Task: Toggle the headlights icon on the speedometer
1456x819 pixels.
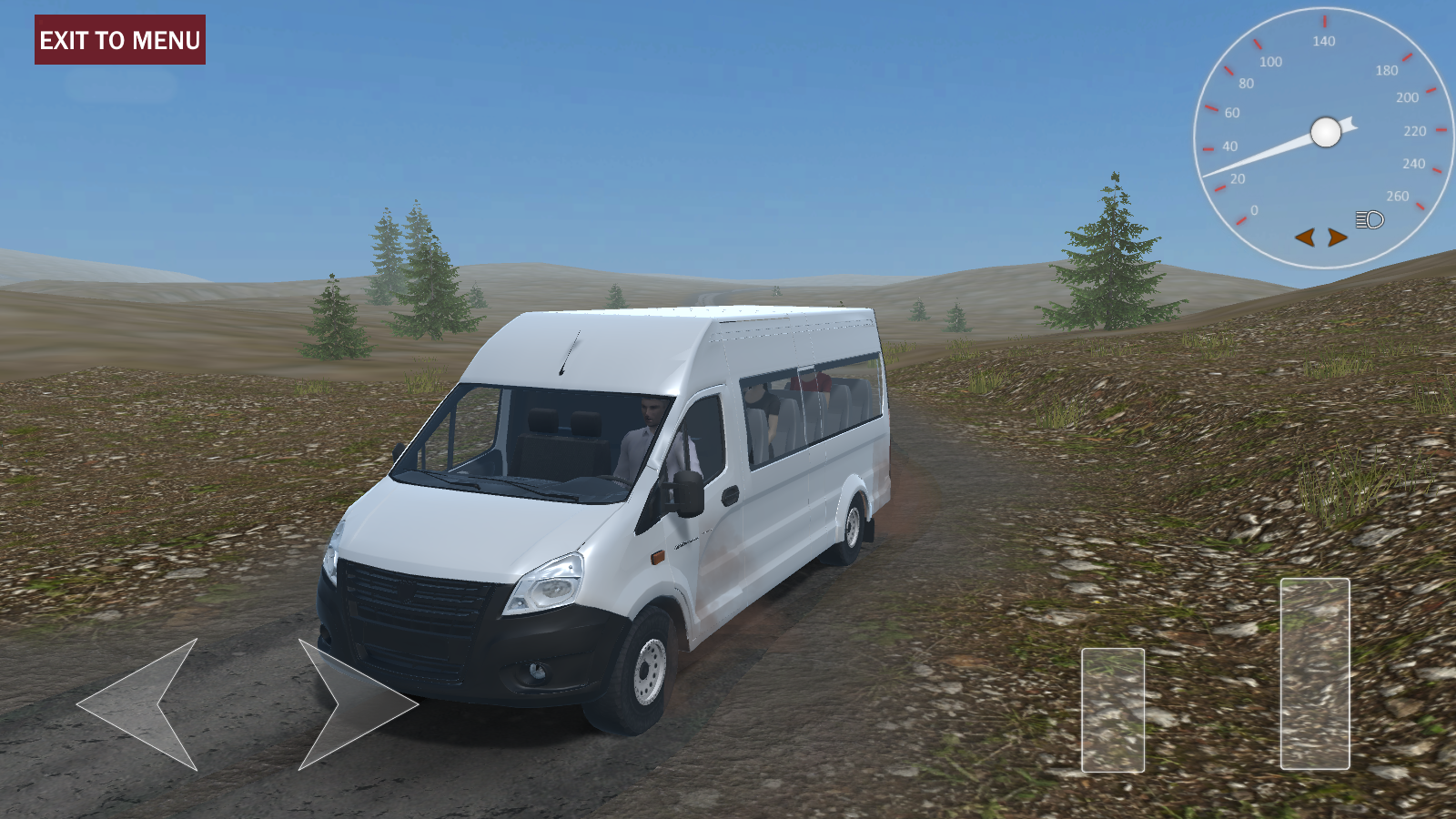Action: pos(1368,219)
